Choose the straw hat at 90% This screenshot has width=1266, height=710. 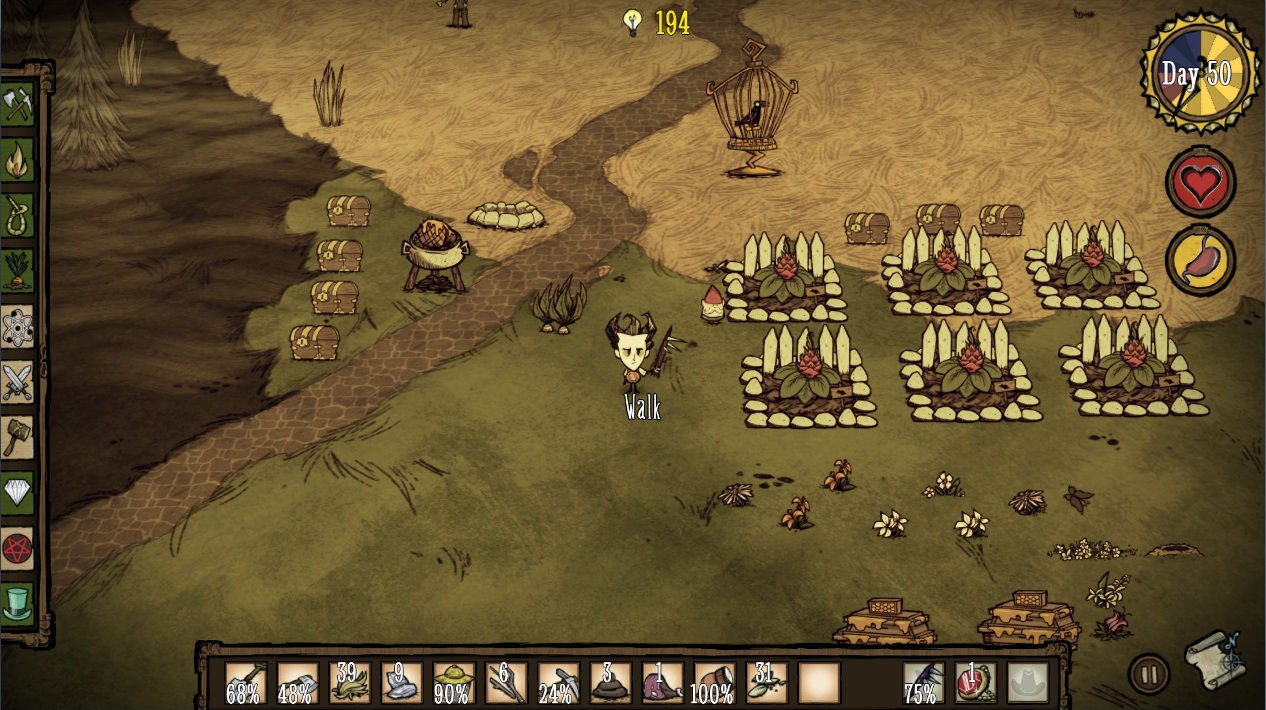tap(453, 682)
